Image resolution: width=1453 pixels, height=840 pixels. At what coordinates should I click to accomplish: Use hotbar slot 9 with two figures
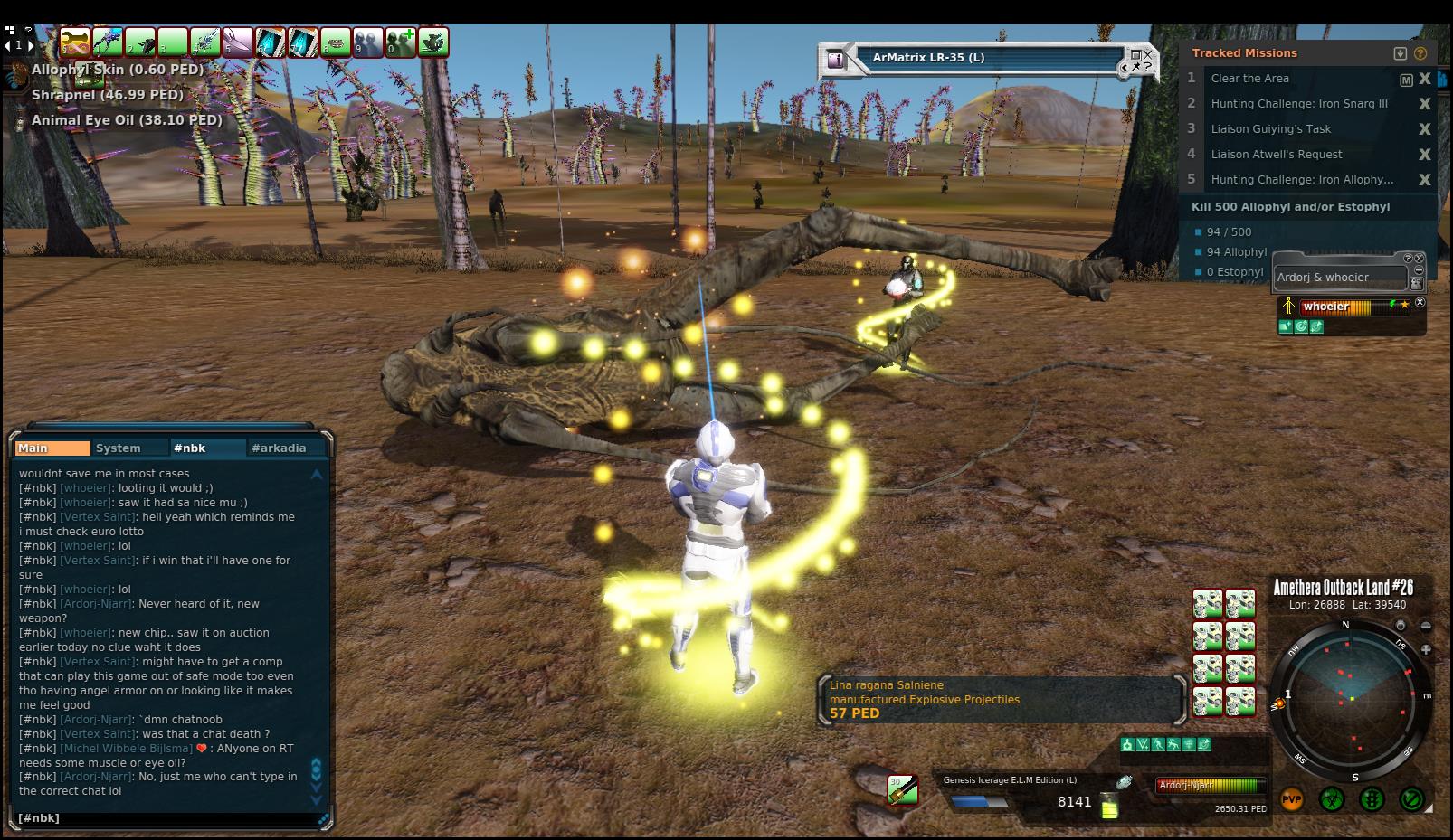pyautogui.click(x=368, y=42)
